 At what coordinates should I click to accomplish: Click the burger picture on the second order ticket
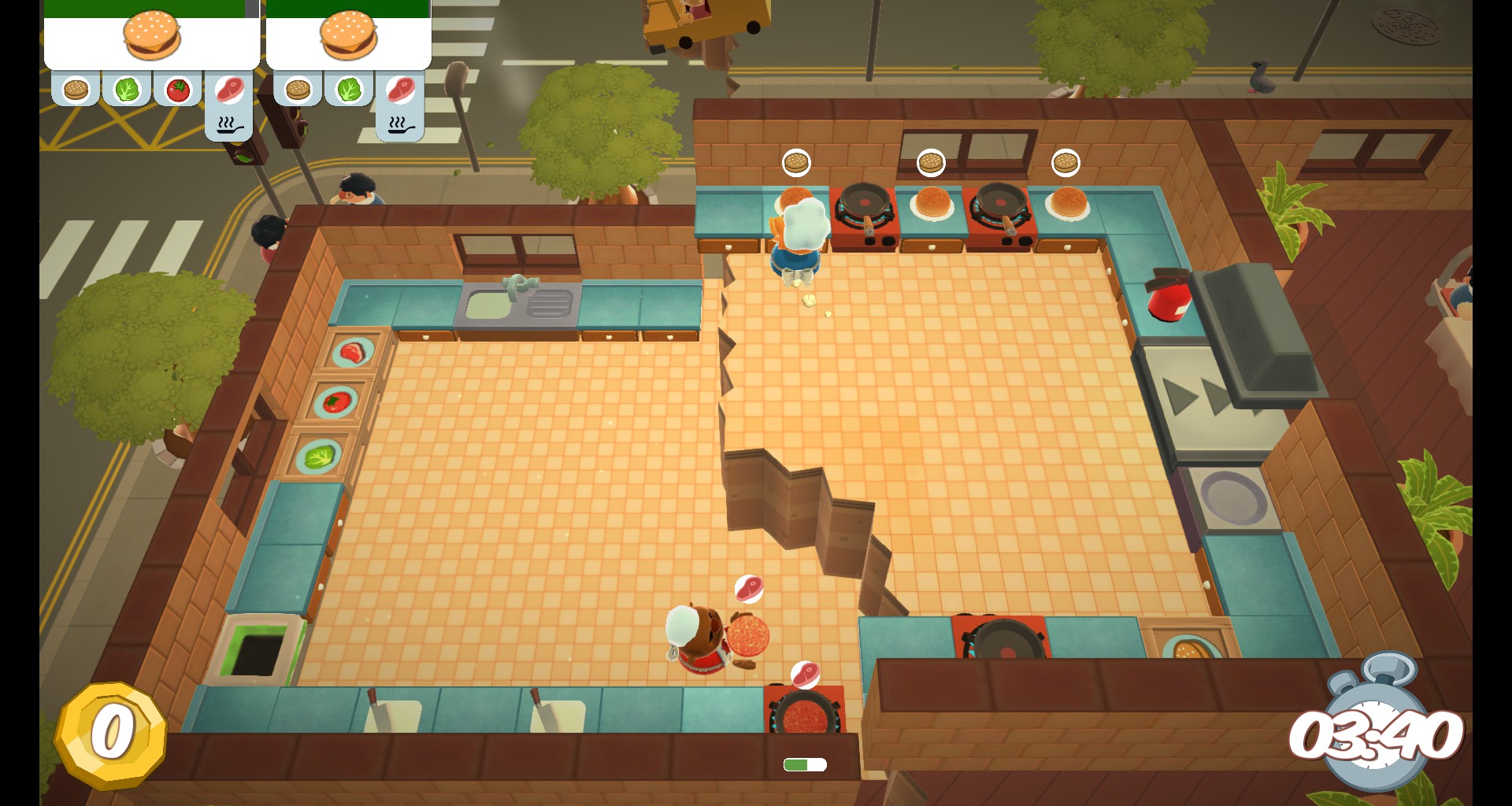pyautogui.click(x=349, y=36)
